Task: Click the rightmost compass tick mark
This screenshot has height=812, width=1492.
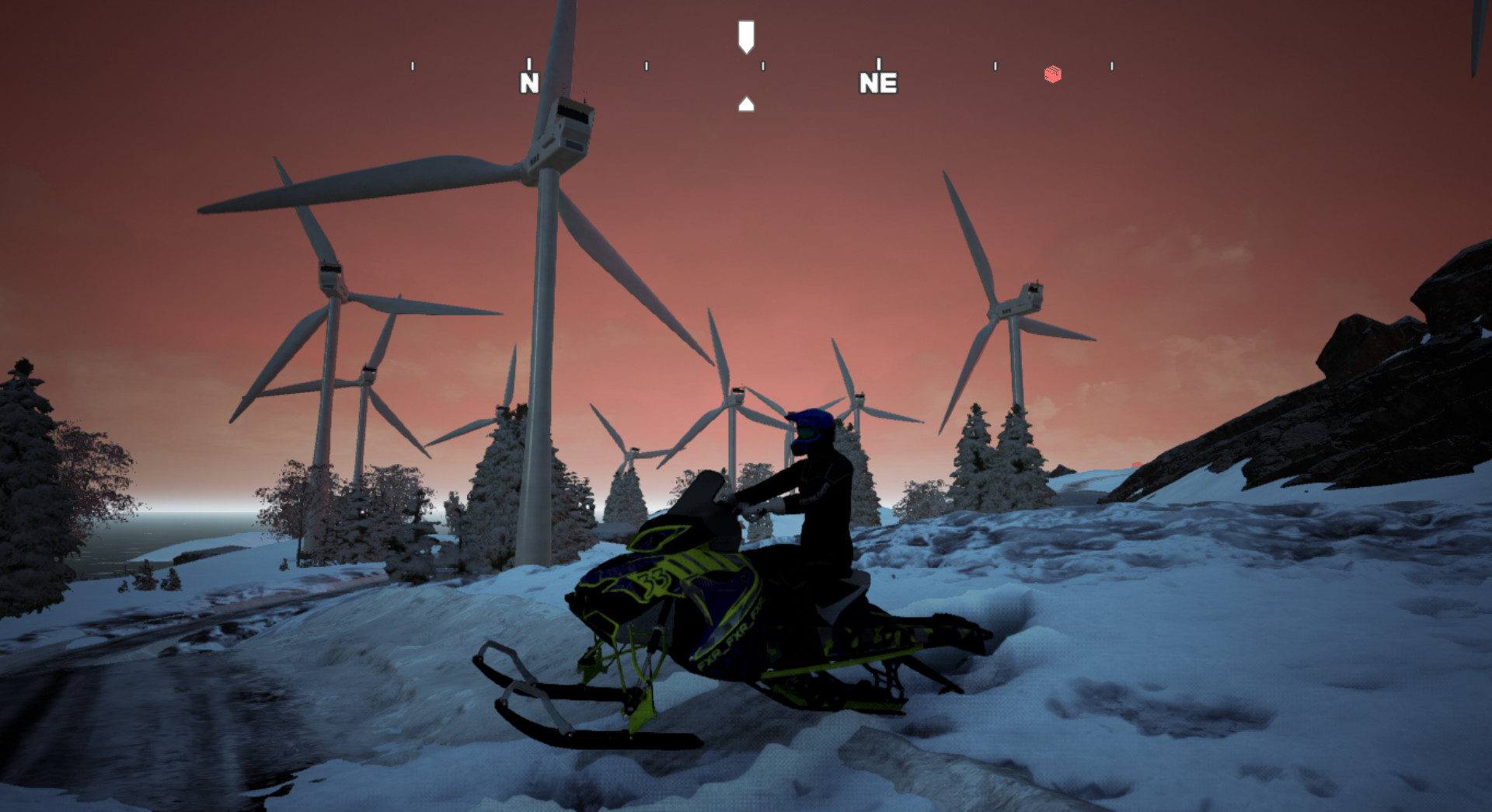Action: tap(1110, 64)
